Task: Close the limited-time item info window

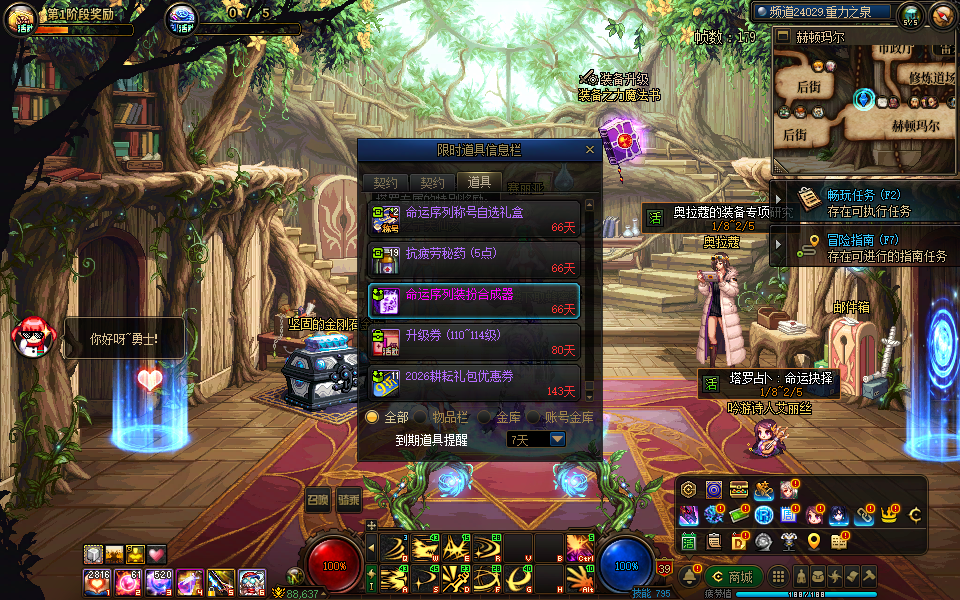Action: [x=590, y=150]
